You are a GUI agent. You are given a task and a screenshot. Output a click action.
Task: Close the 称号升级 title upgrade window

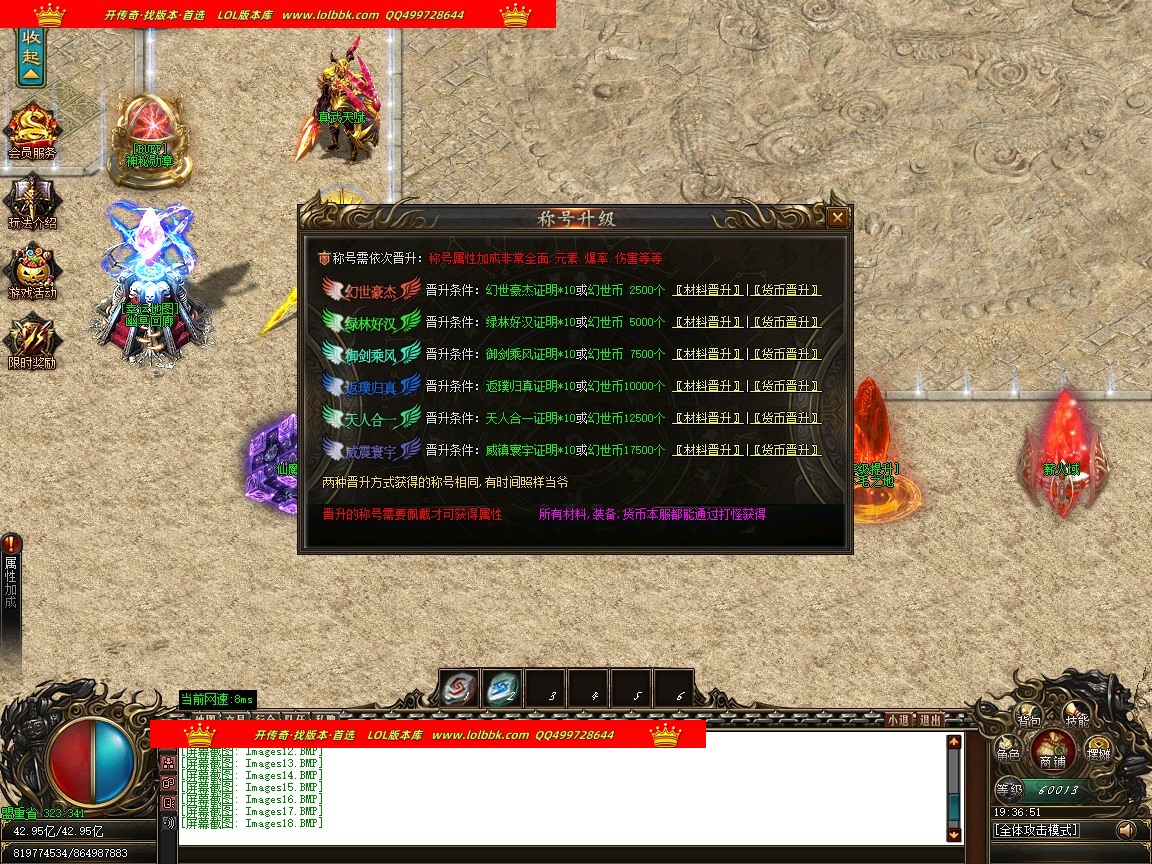[838, 217]
